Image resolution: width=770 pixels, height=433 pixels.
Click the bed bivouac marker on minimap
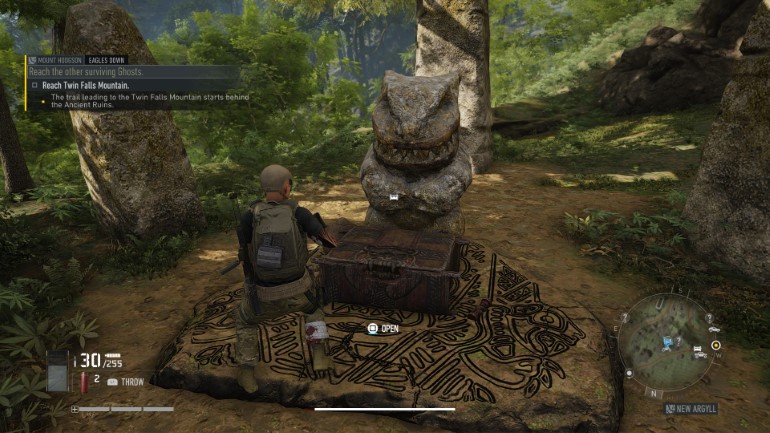coord(698,350)
